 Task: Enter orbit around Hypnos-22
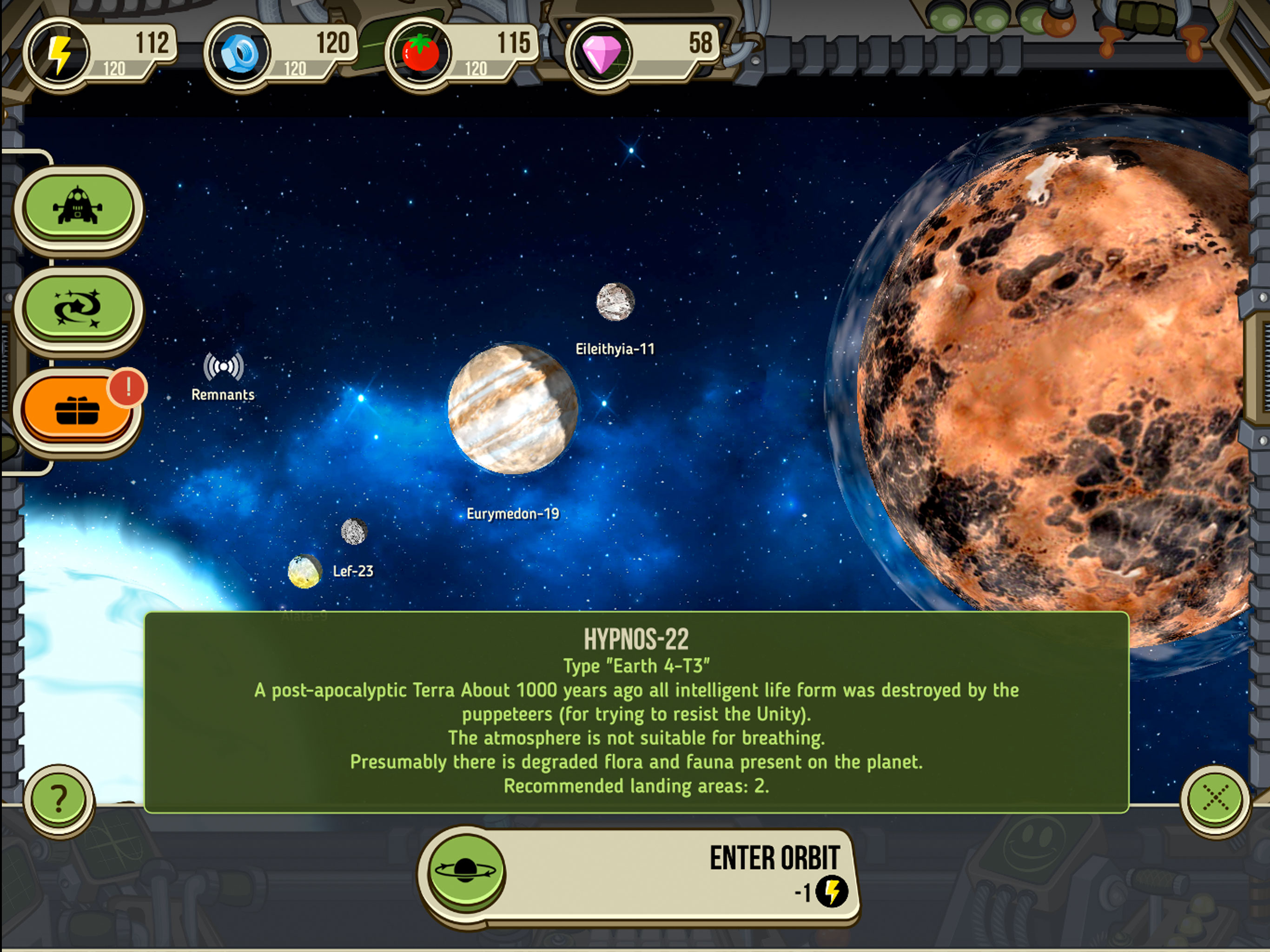(x=637, y=874)
